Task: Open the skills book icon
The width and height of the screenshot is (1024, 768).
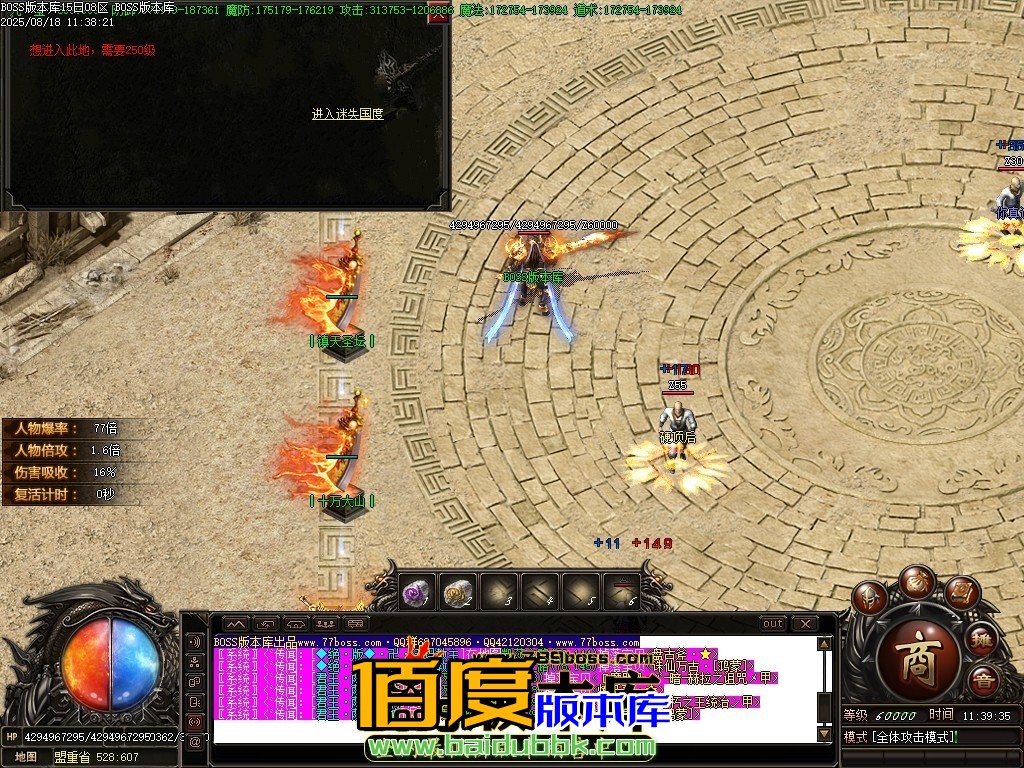Action: tap(961, 593)
